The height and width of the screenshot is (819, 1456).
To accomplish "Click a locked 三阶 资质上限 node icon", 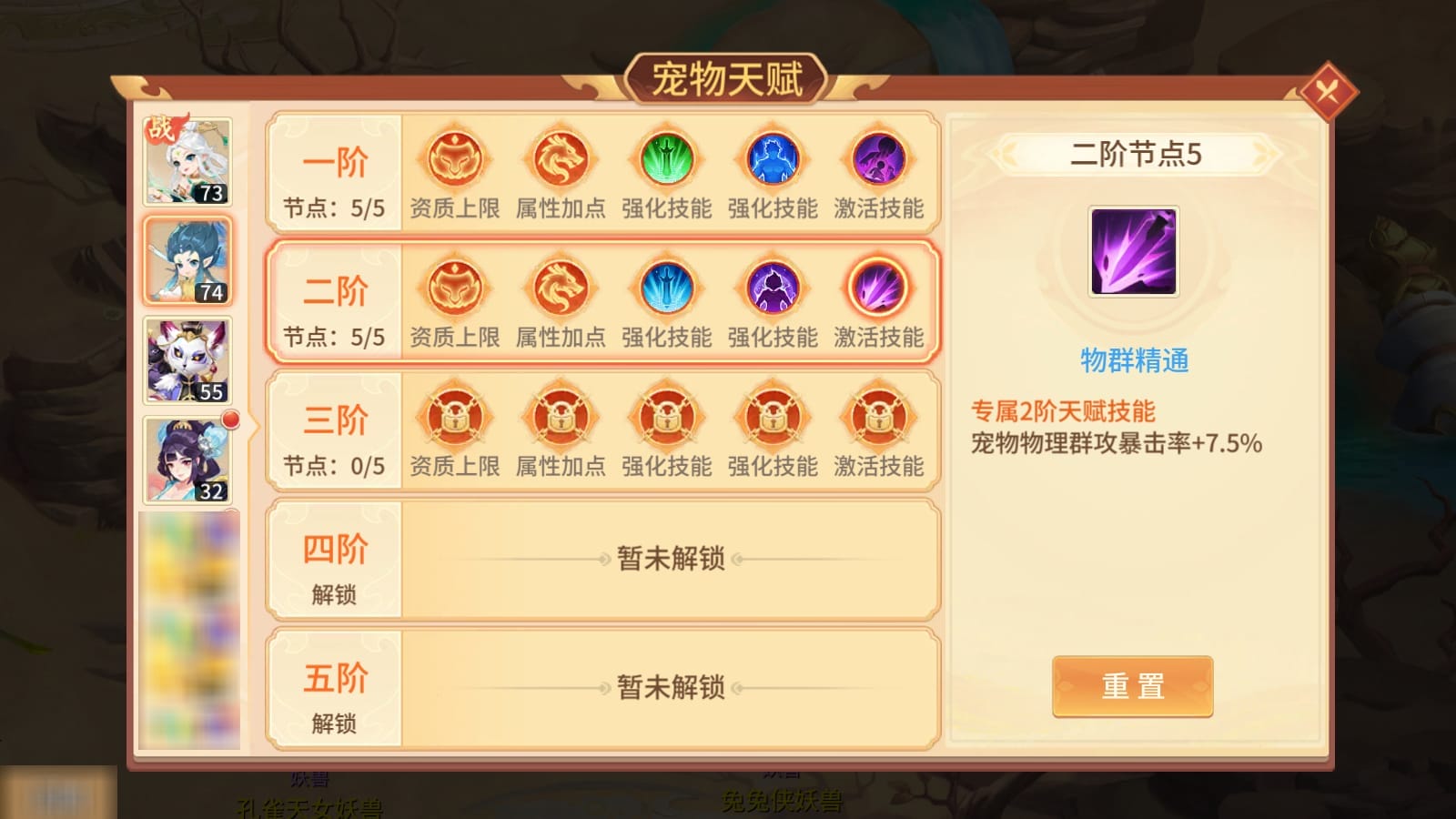I will tap(453, 418).
